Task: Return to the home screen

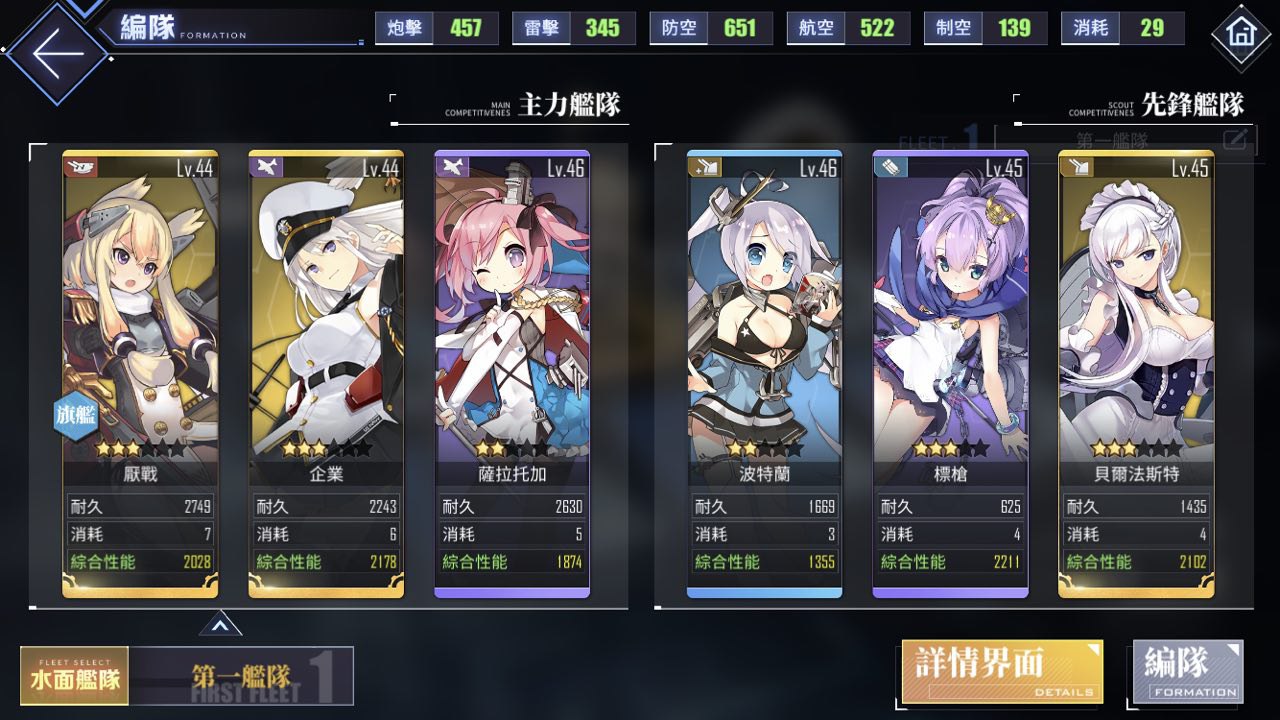Action: pos(1240,33)
